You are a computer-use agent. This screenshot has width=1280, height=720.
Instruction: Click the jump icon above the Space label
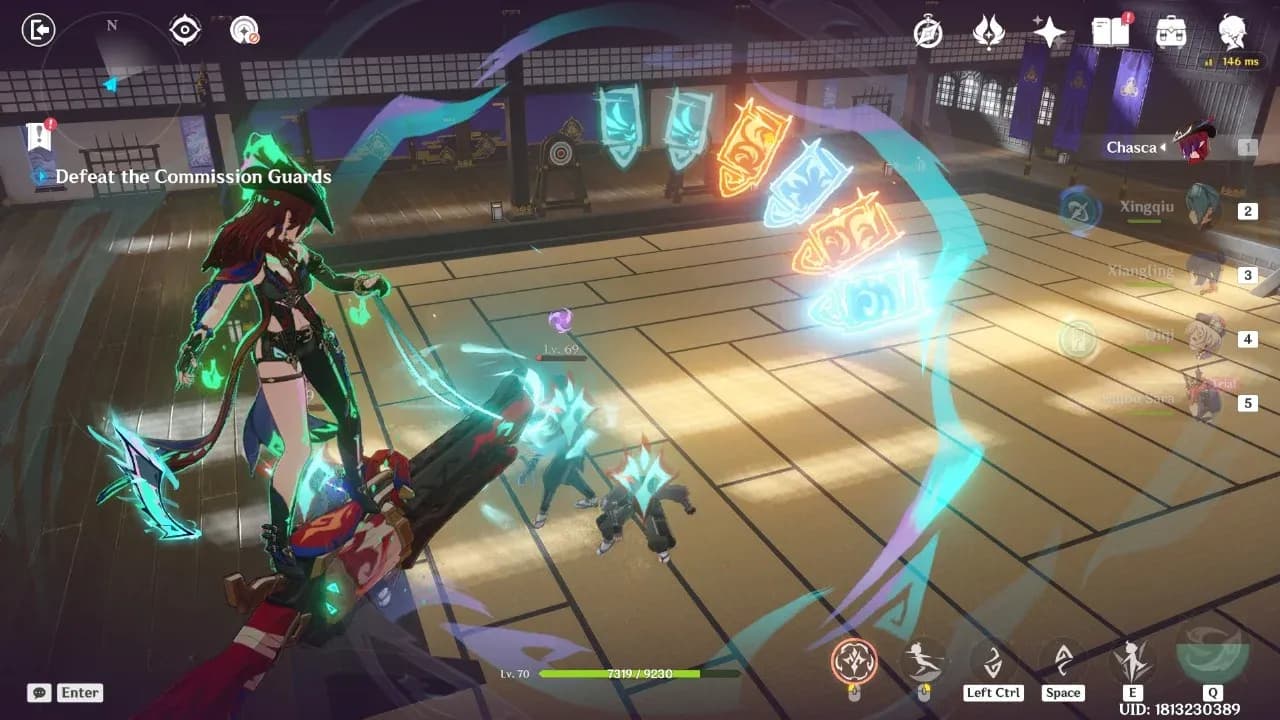(x=1063, y=658)
